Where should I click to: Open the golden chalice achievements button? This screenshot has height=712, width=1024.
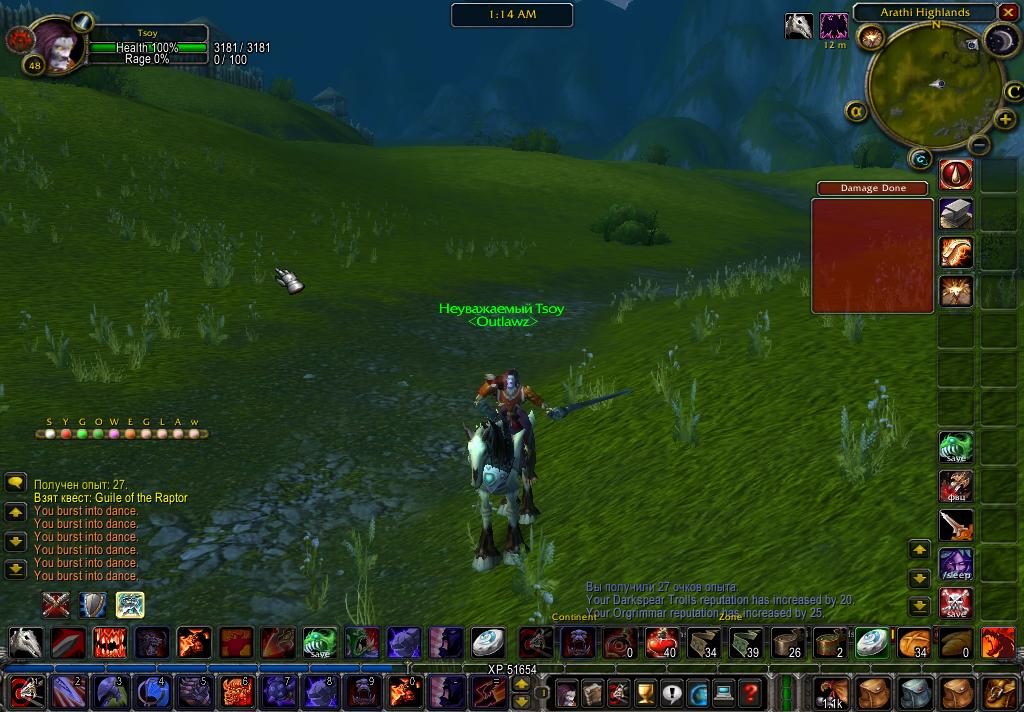(645, 692)
